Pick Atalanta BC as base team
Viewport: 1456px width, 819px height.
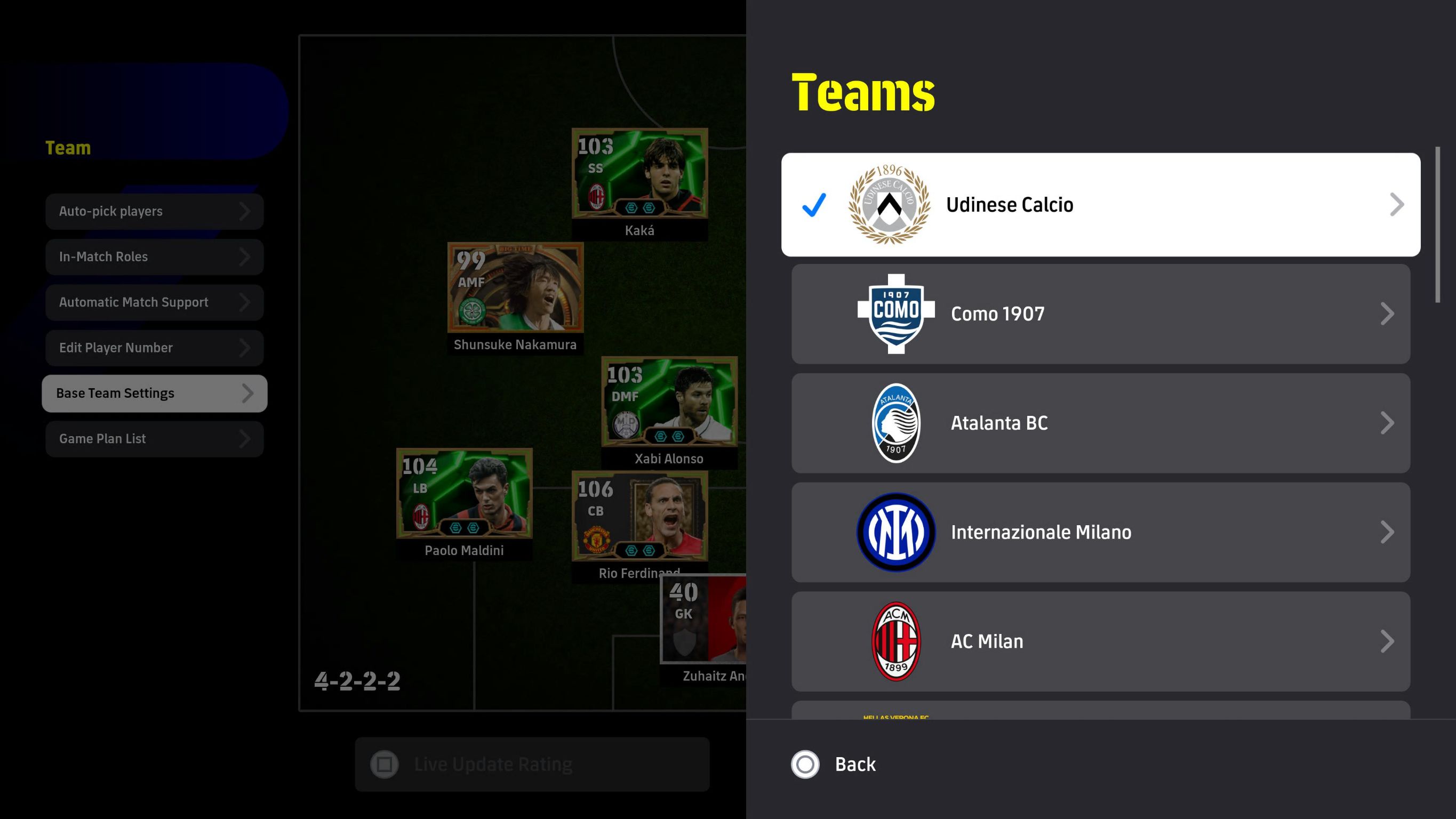pos(1100,423)
